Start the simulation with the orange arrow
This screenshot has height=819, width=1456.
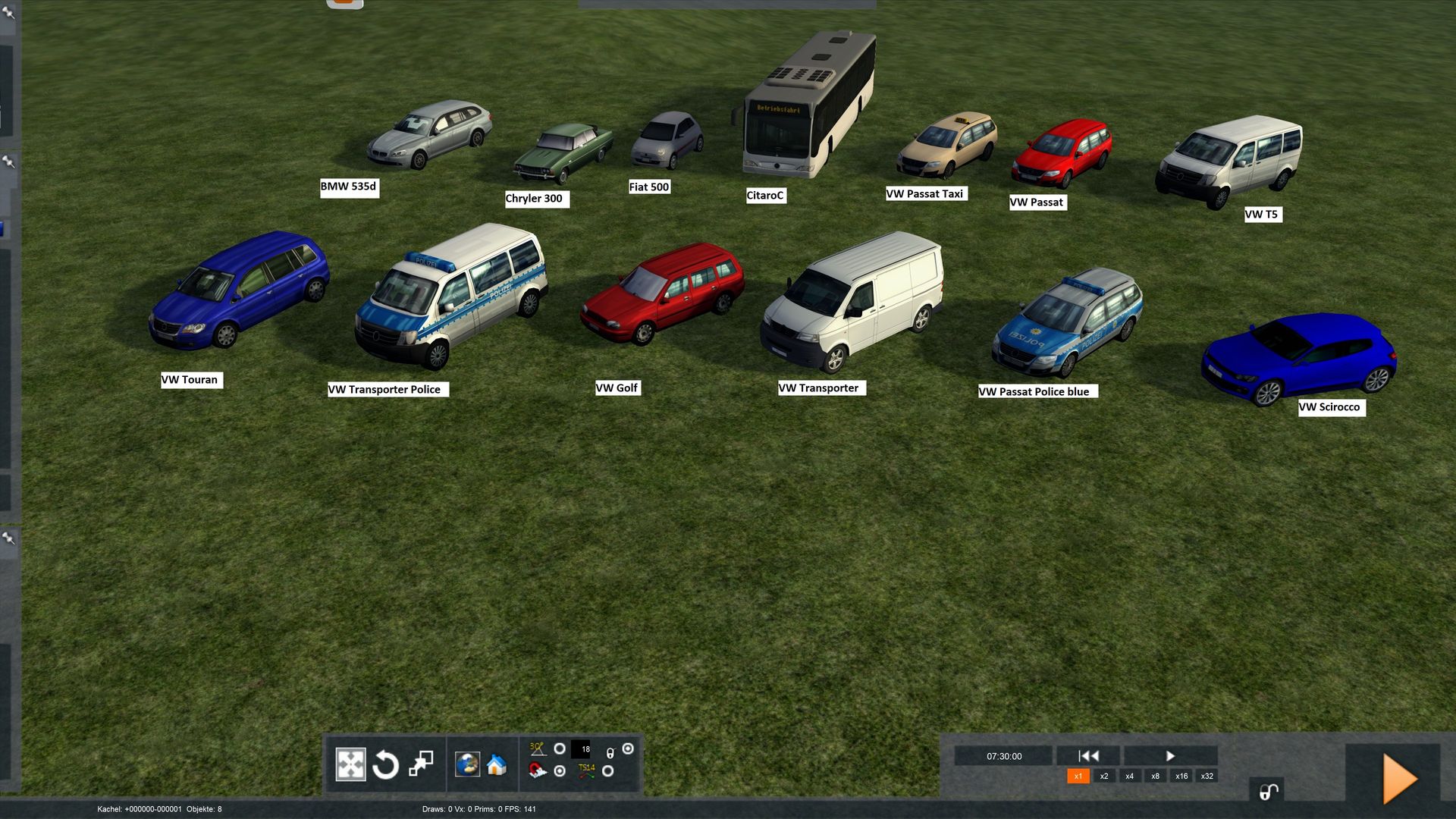1399,779
